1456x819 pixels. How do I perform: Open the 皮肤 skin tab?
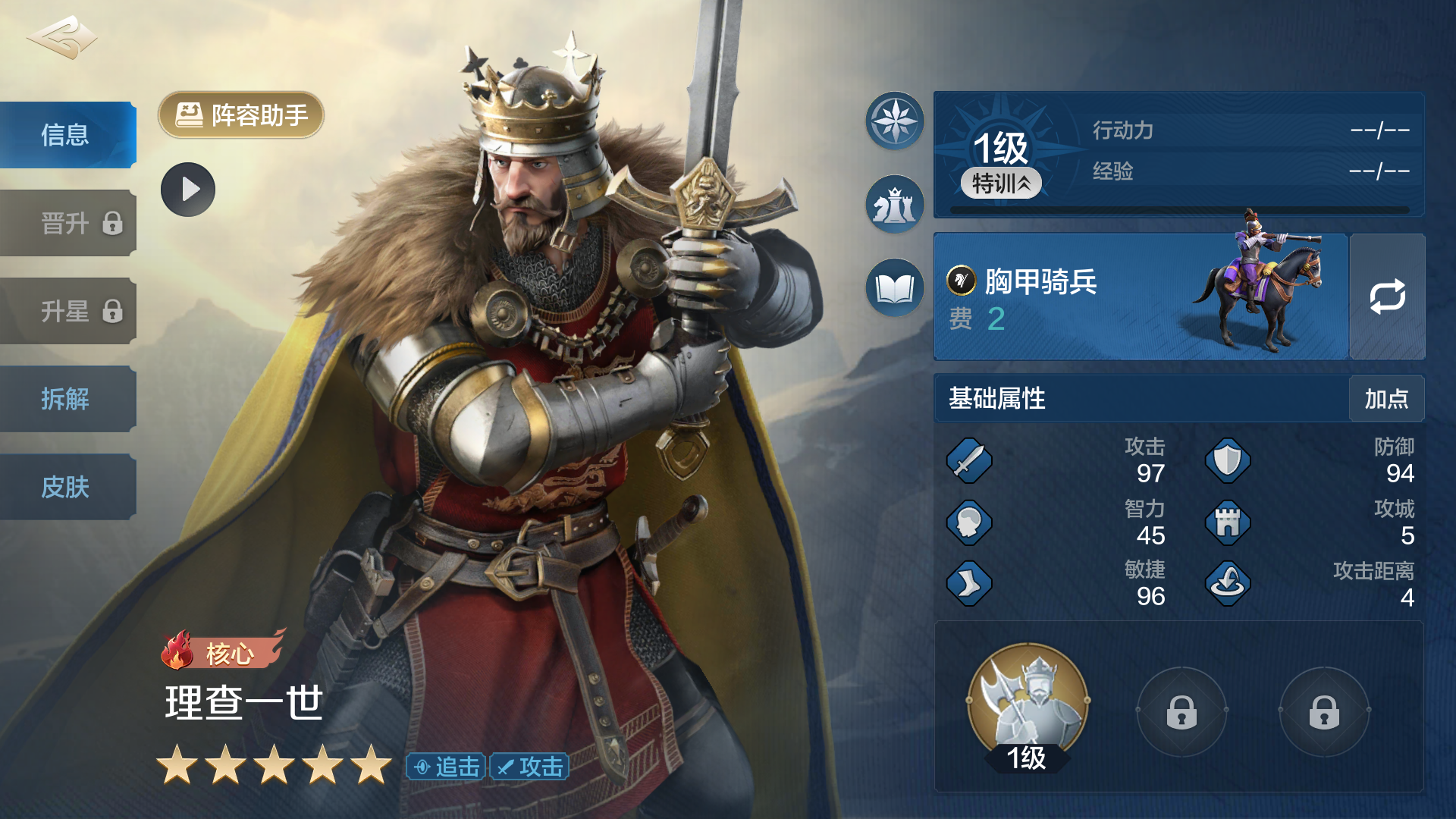point(67,487)
